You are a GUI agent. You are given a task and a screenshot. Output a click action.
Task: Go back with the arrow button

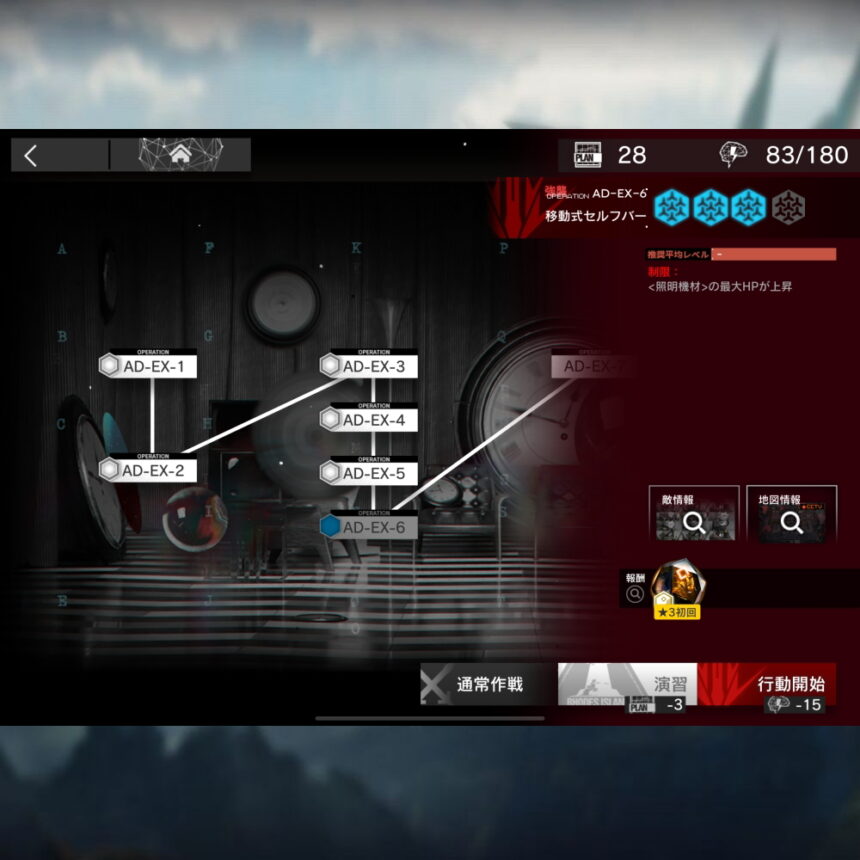[x=31, y=155]
